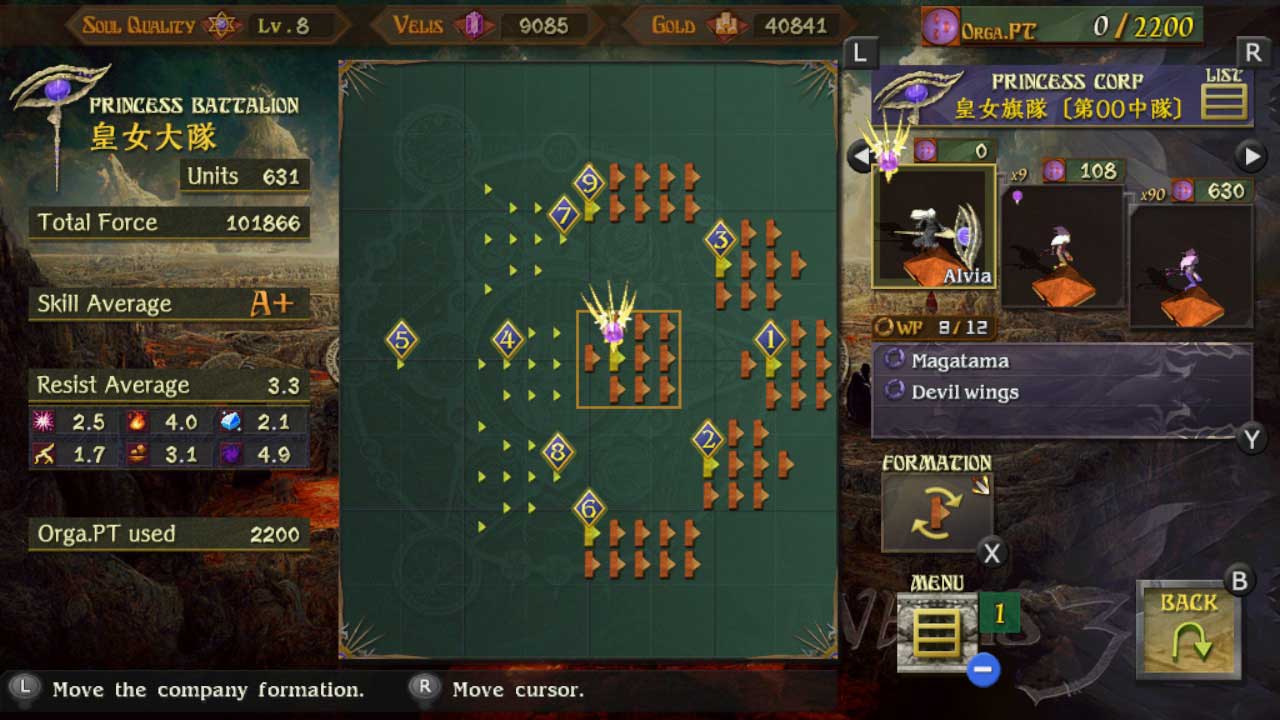Select the fire resistance icon
The width and height of the screenshot is (1280, 720).
coord(137,422)
